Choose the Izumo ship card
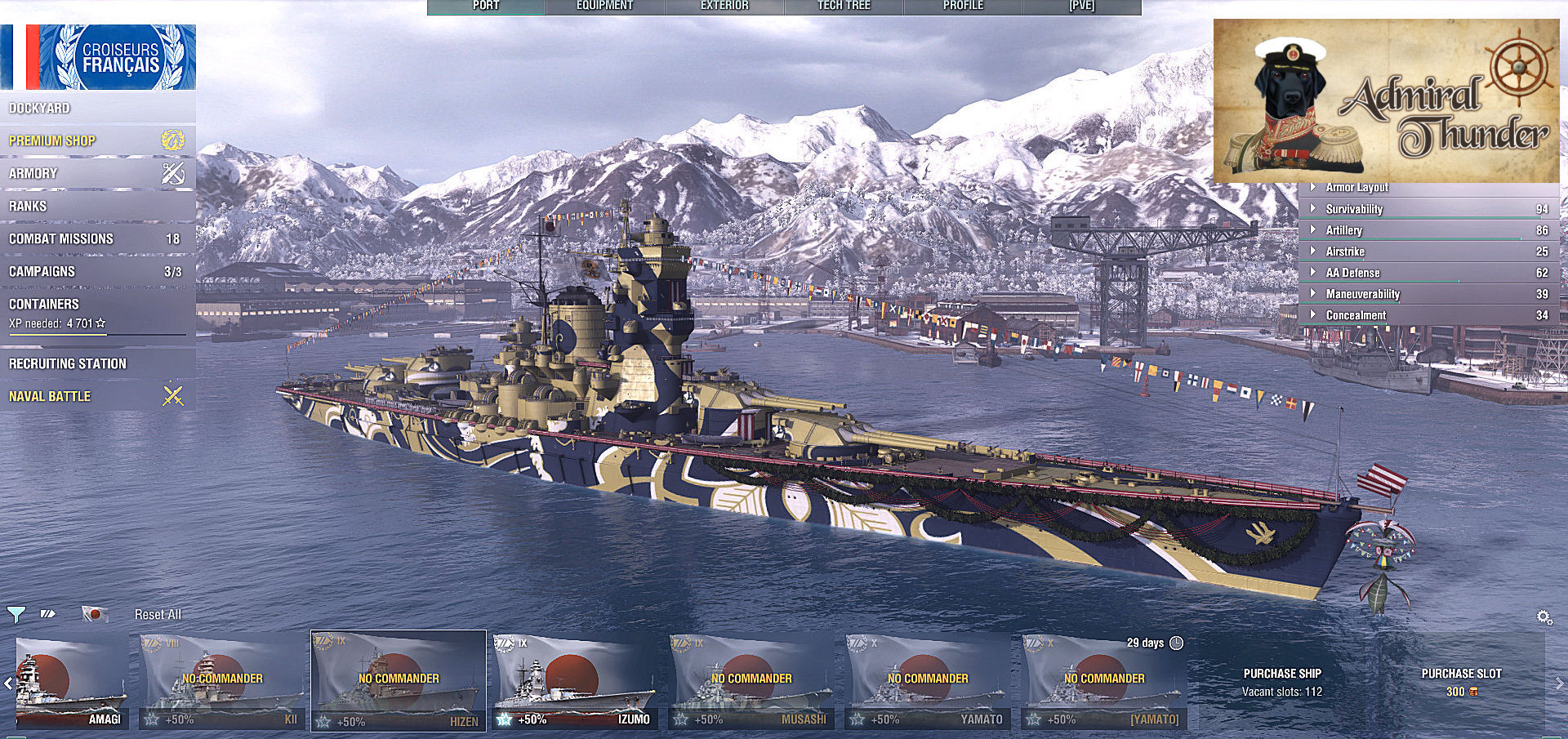This screenshot has width=1568, height=739. [x=576, y=683]
